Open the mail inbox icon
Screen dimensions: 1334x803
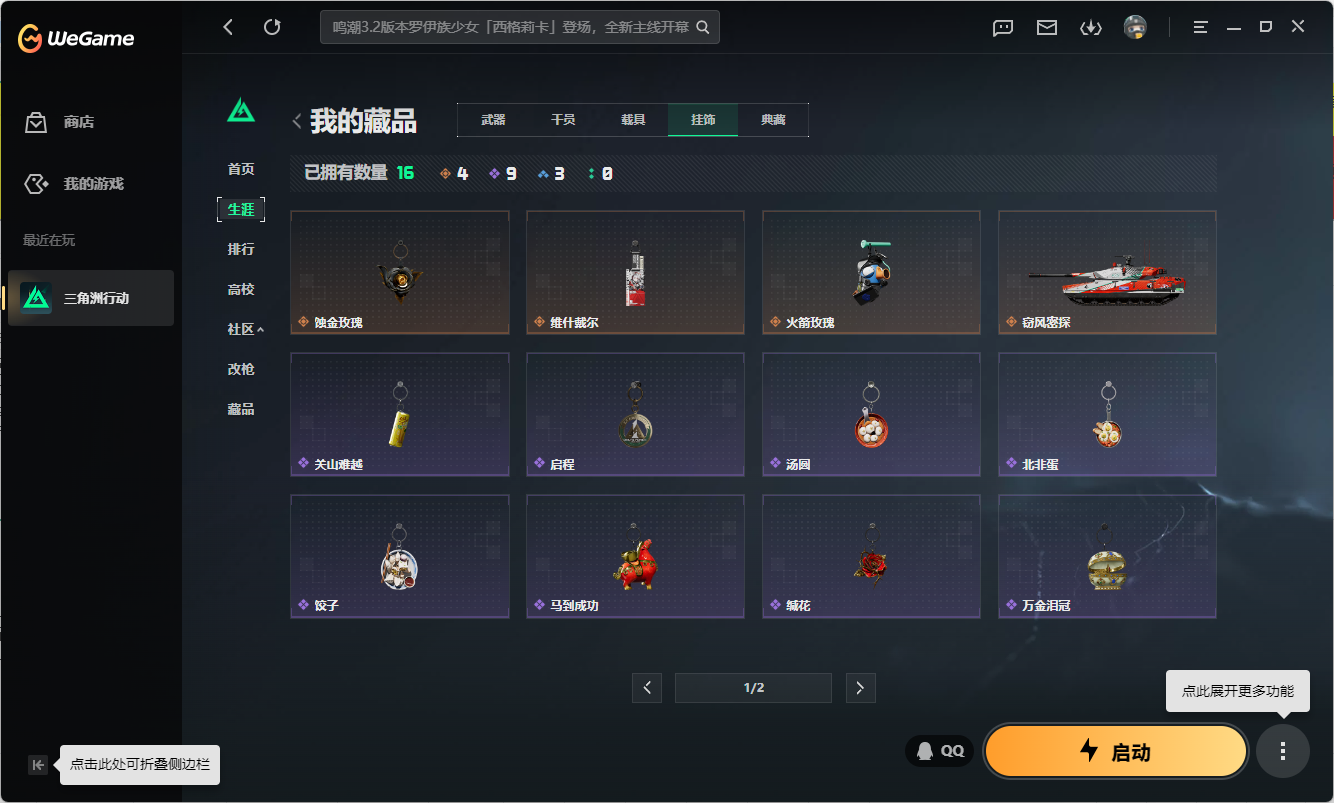1046,27
